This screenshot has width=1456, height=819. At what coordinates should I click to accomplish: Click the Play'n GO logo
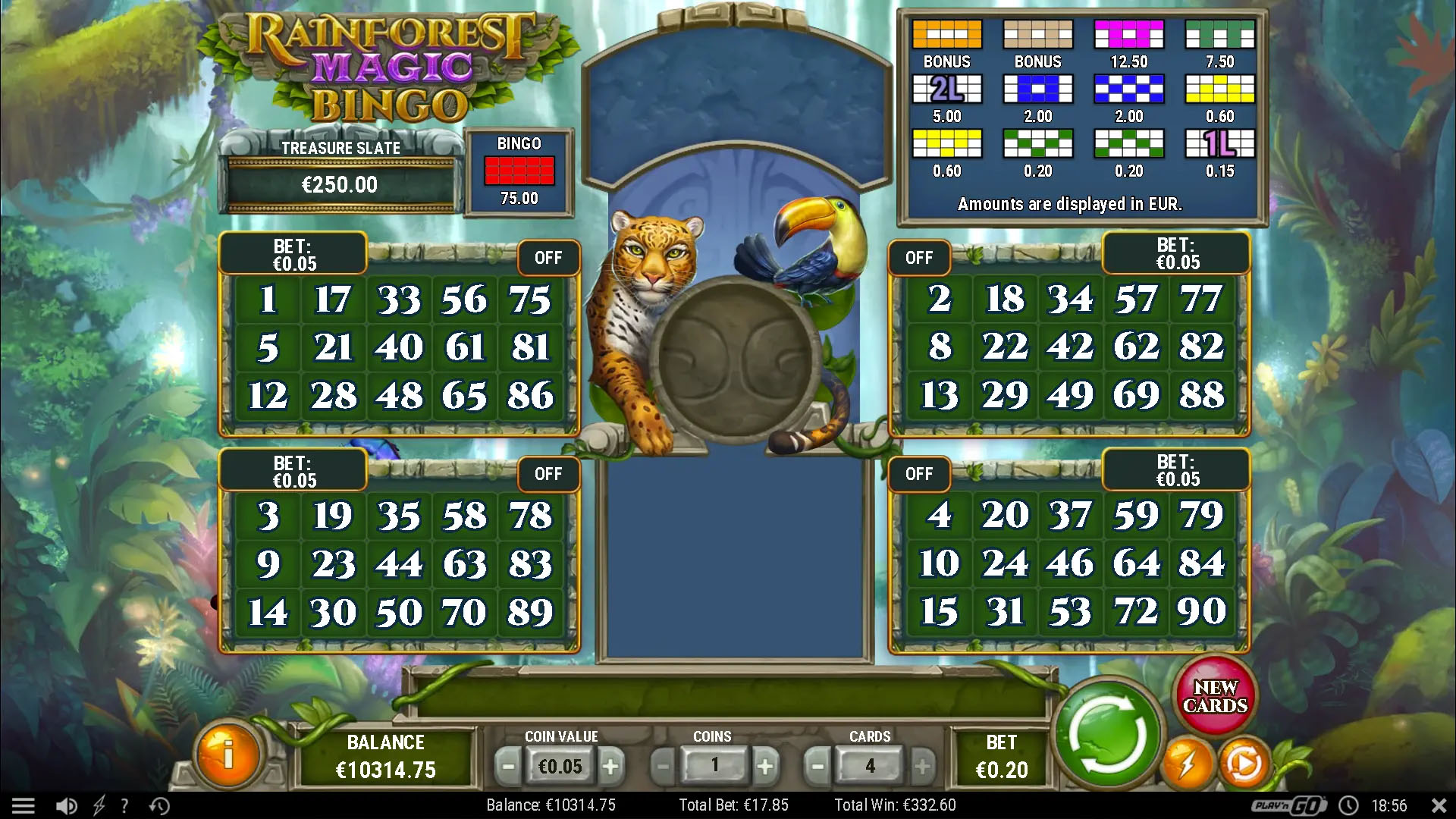1289,805
